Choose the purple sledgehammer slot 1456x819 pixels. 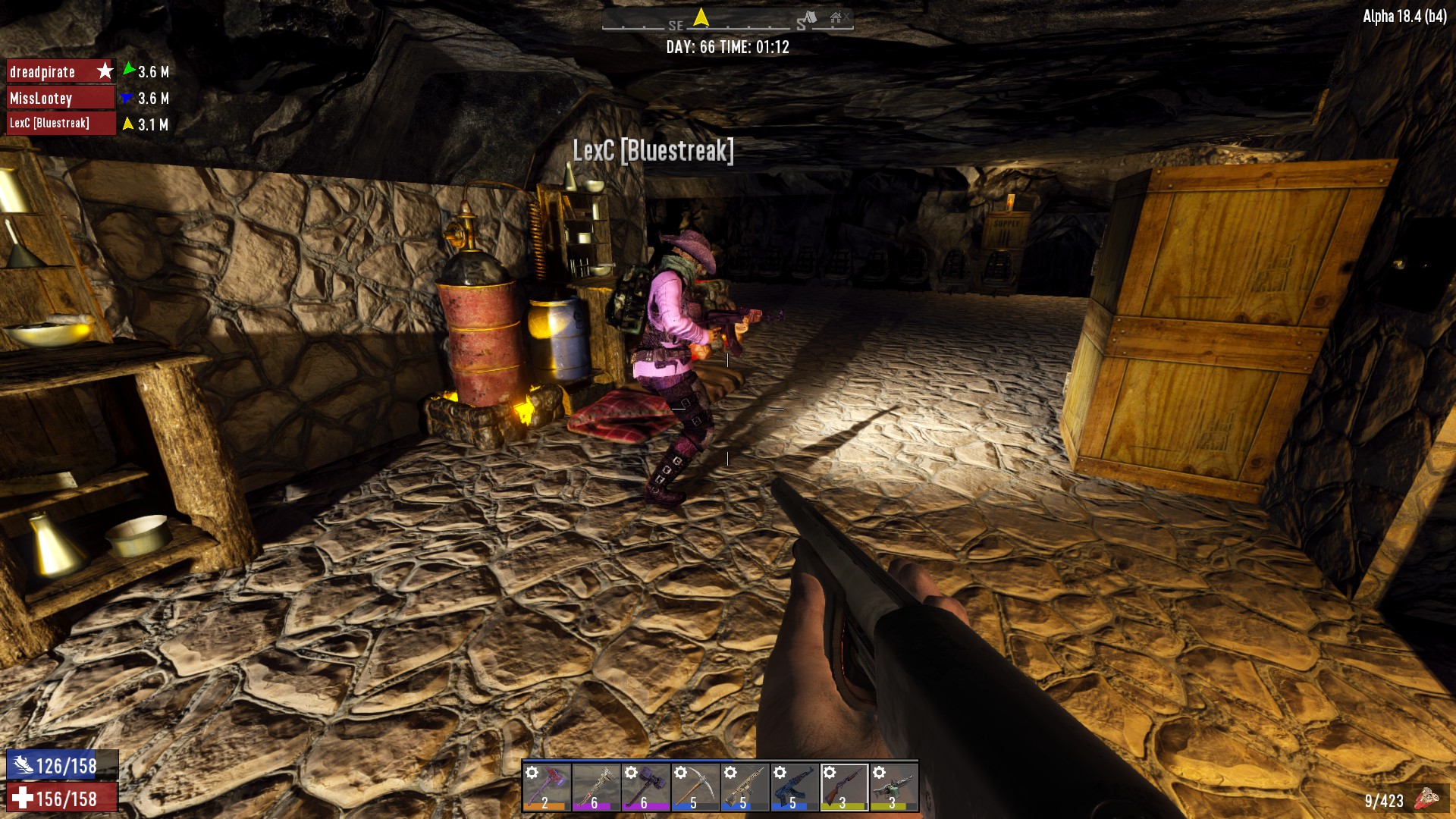[x=645, y=786]
